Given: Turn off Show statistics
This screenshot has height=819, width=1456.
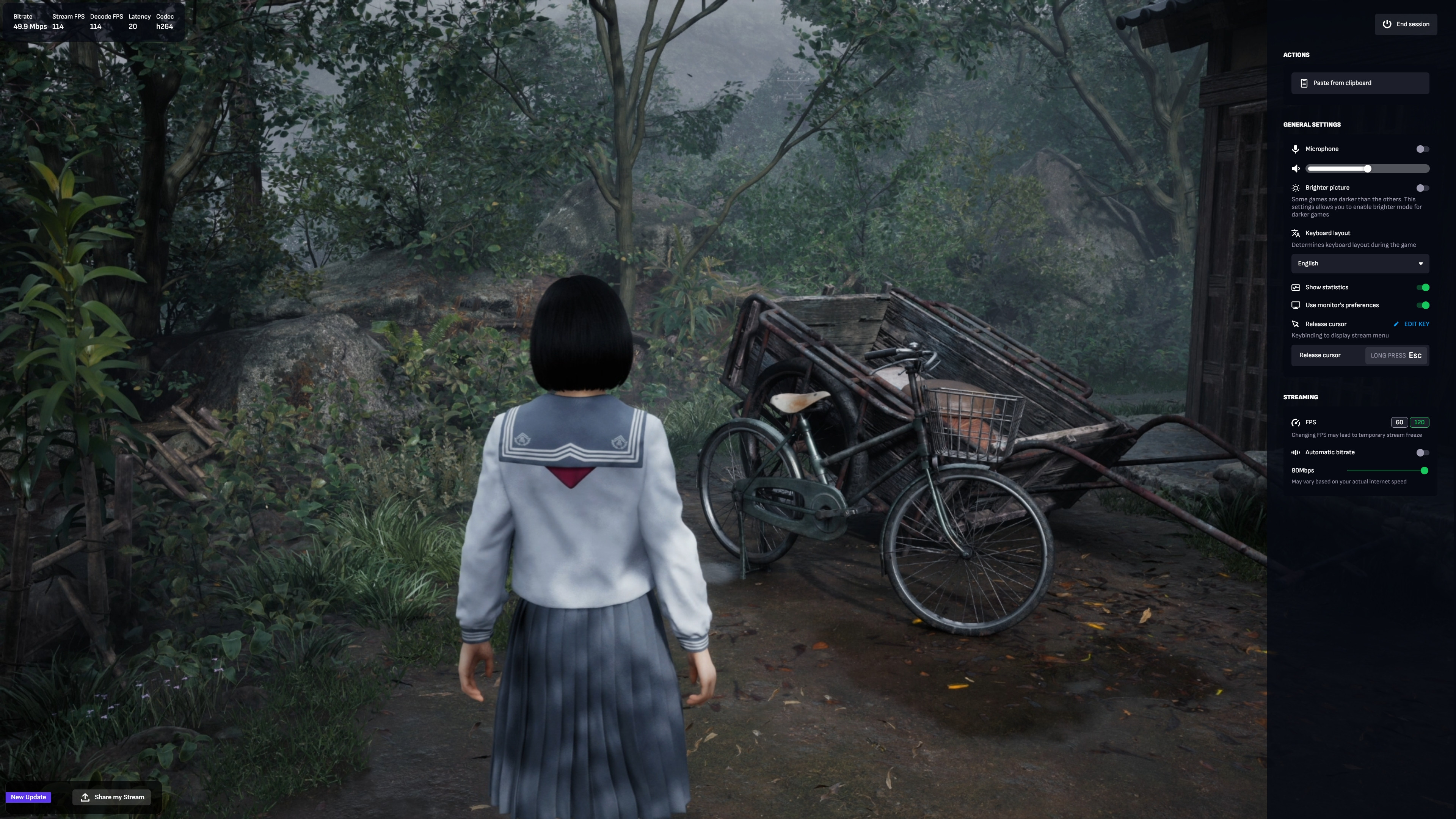Looking at the screenshot, I should point(1423,288).
